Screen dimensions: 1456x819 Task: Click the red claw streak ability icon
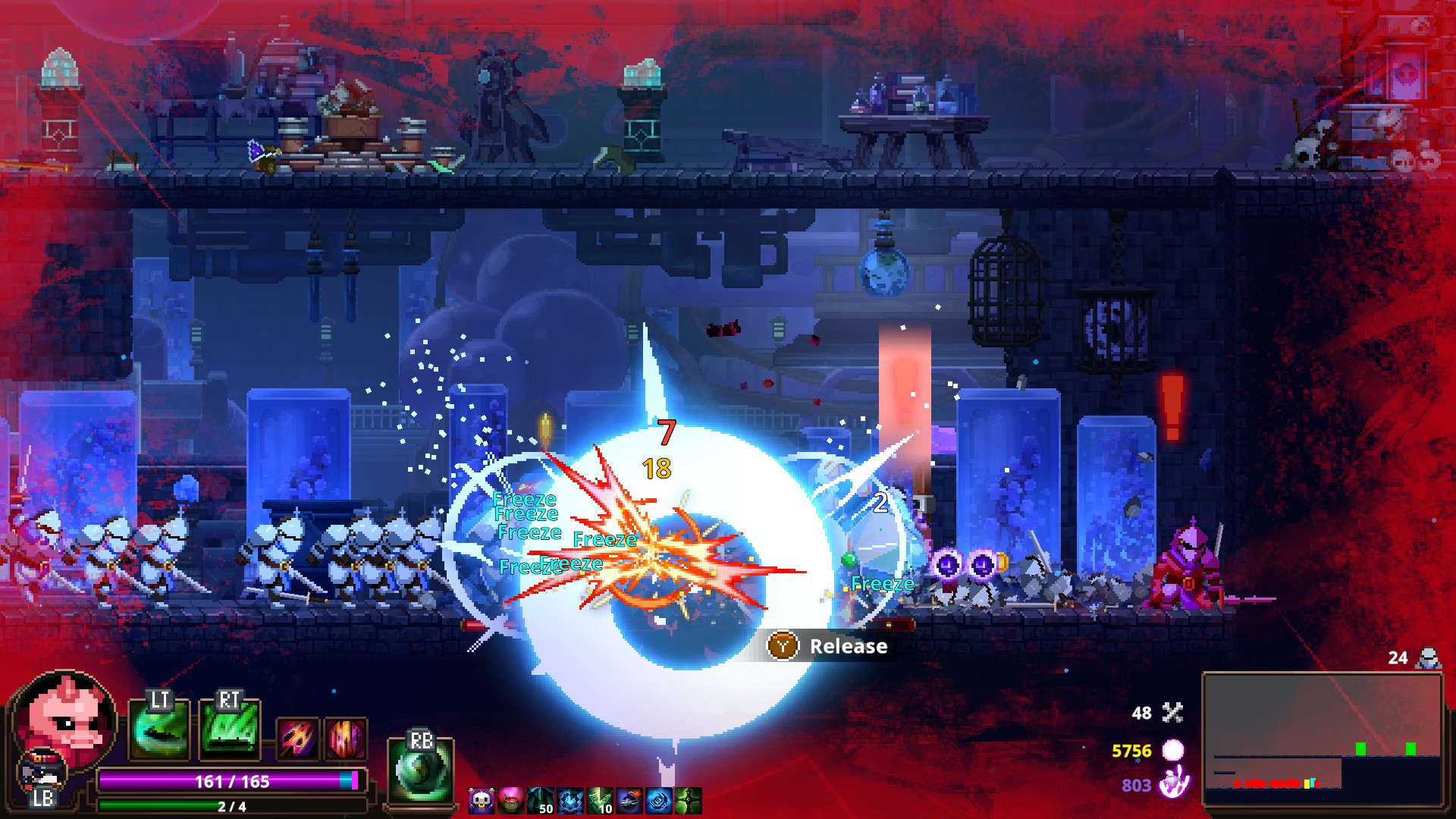click(298, 738)
